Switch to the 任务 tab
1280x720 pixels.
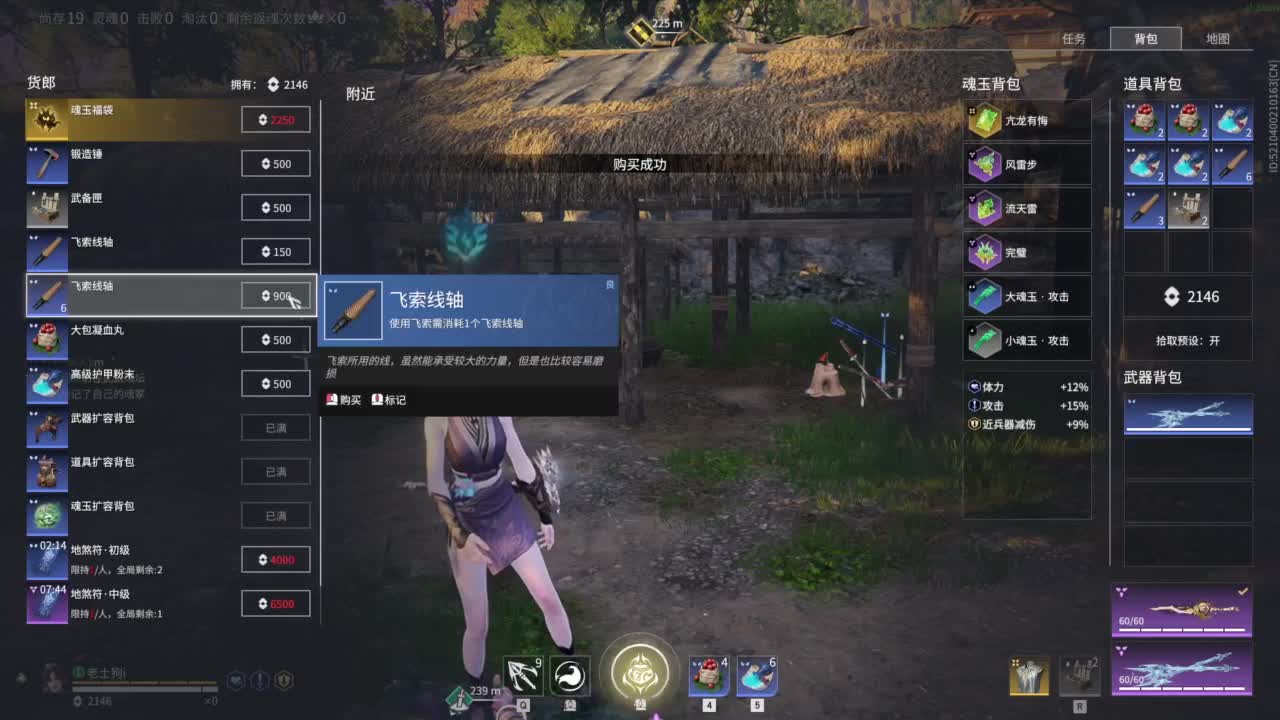coord(1075,37)
